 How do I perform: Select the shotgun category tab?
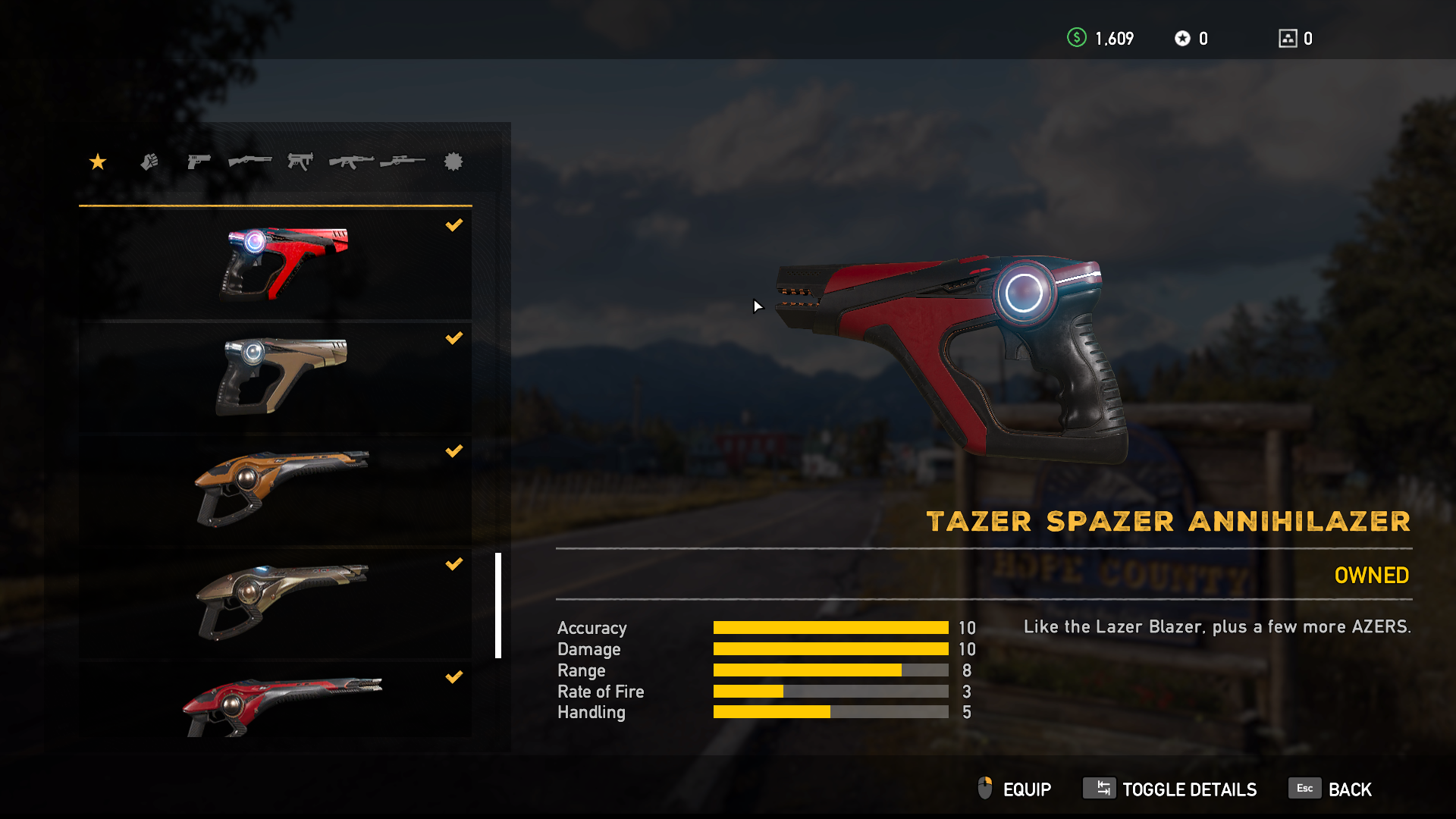249,162
